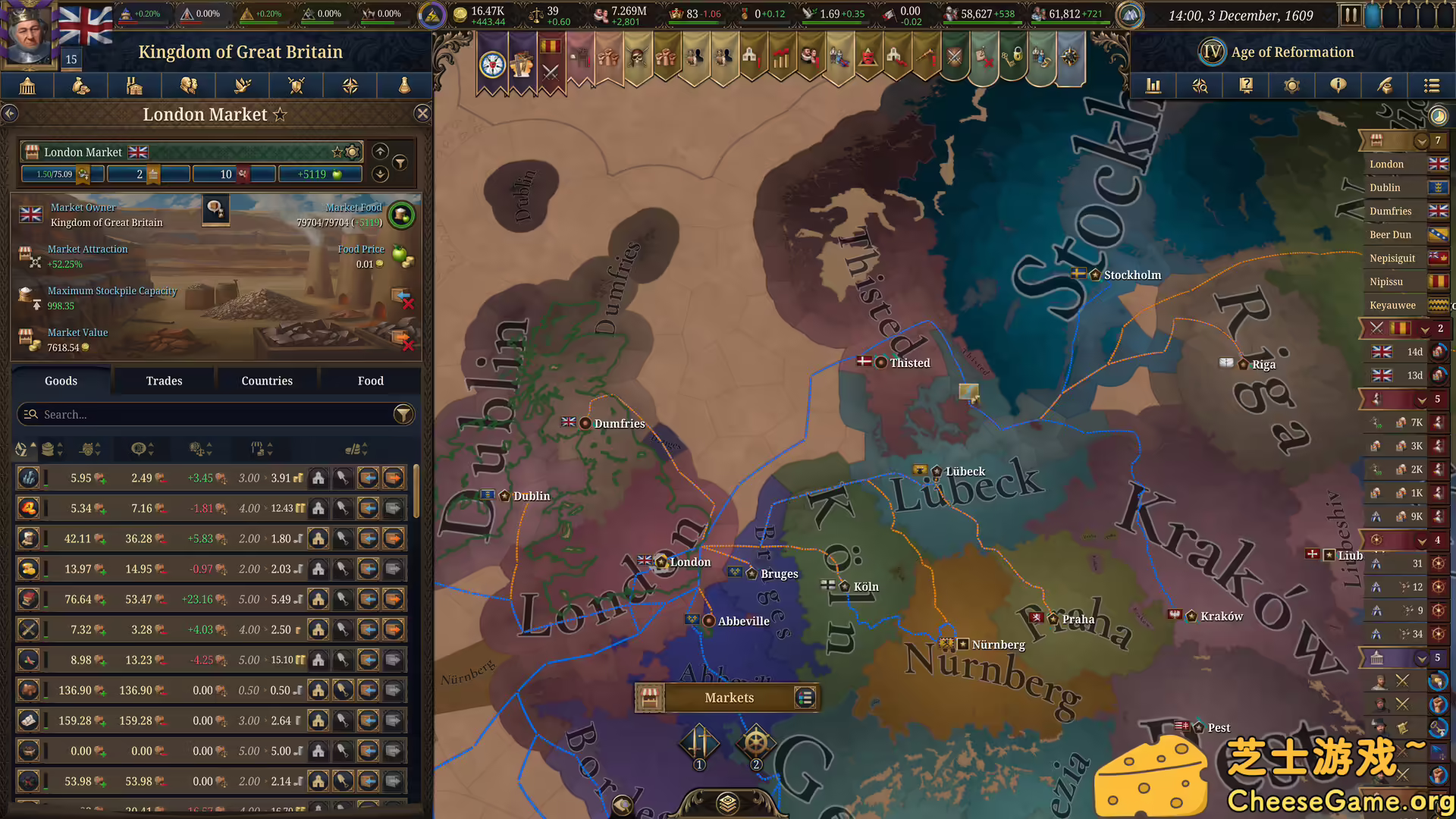Toggle the favorite star beside London Market title
The height and width of the screenshot is (819, 1456).
(x=281, y=115)
